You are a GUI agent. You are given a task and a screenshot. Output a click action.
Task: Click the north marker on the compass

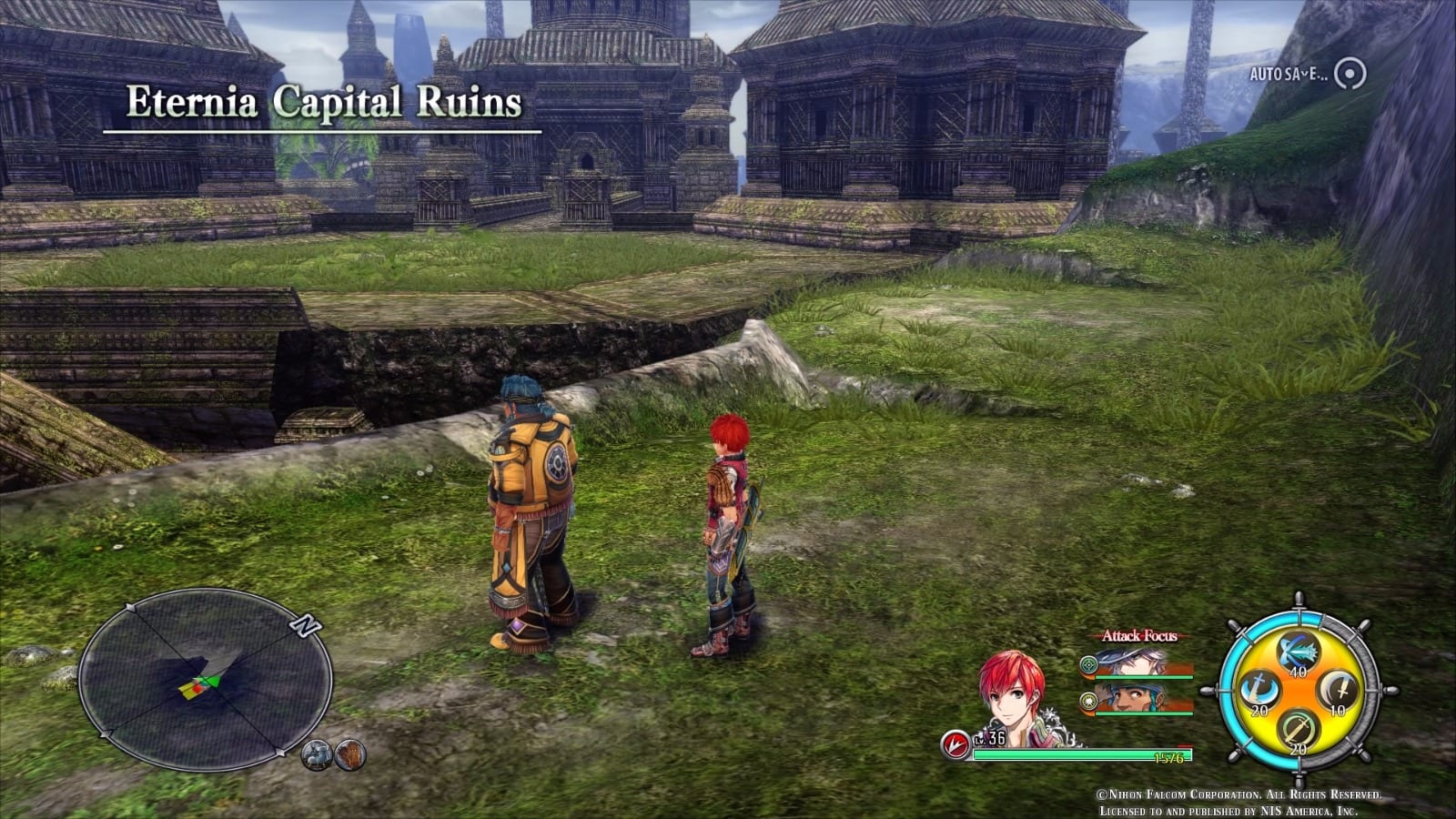(x=306, y=625)
